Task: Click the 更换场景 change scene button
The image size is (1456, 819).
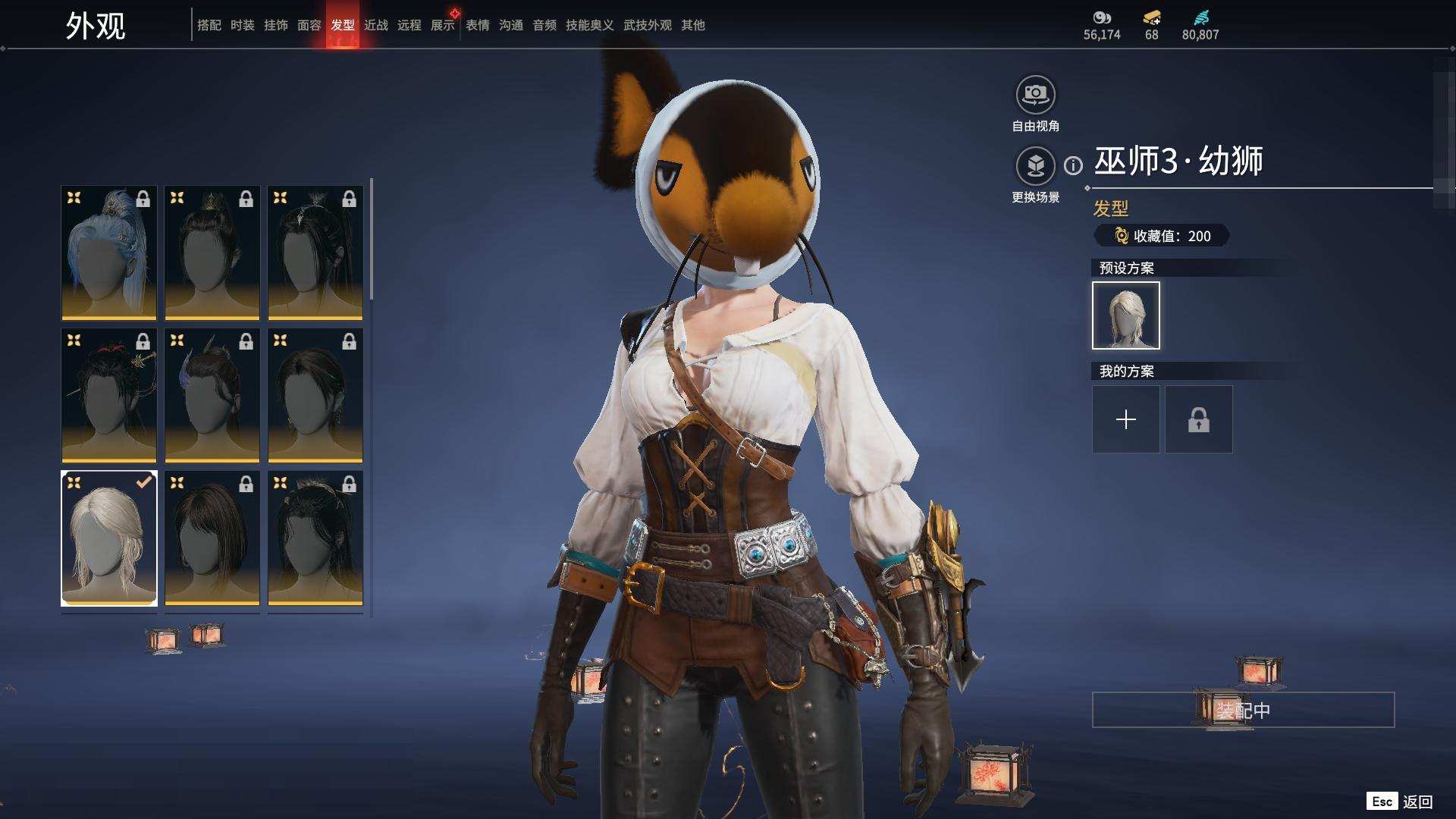Action: (1035, 166)
